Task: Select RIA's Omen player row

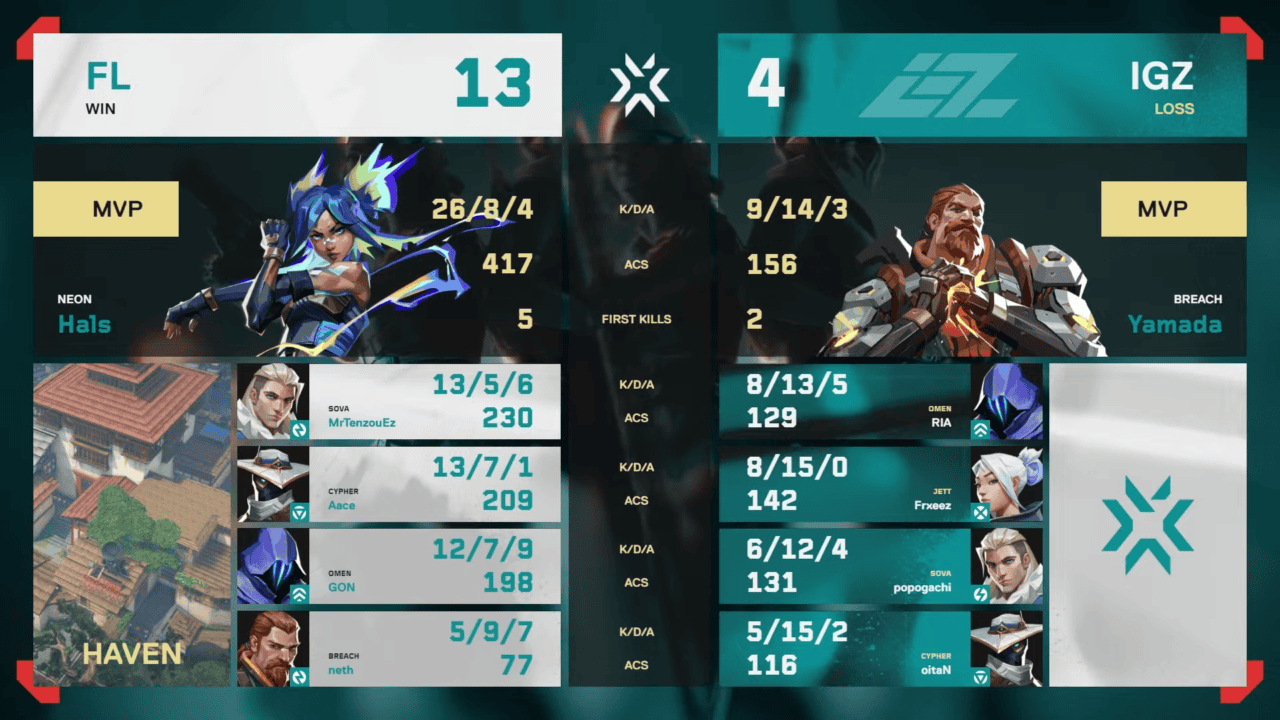Action: [880, 401]
